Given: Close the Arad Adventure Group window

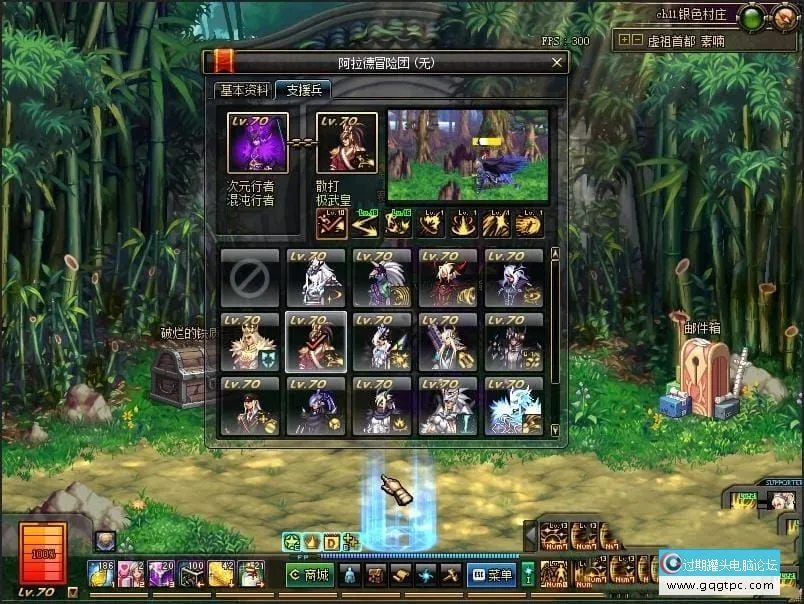Looking at the screenshot, I should pyautogui.click(x=556, y=62).
